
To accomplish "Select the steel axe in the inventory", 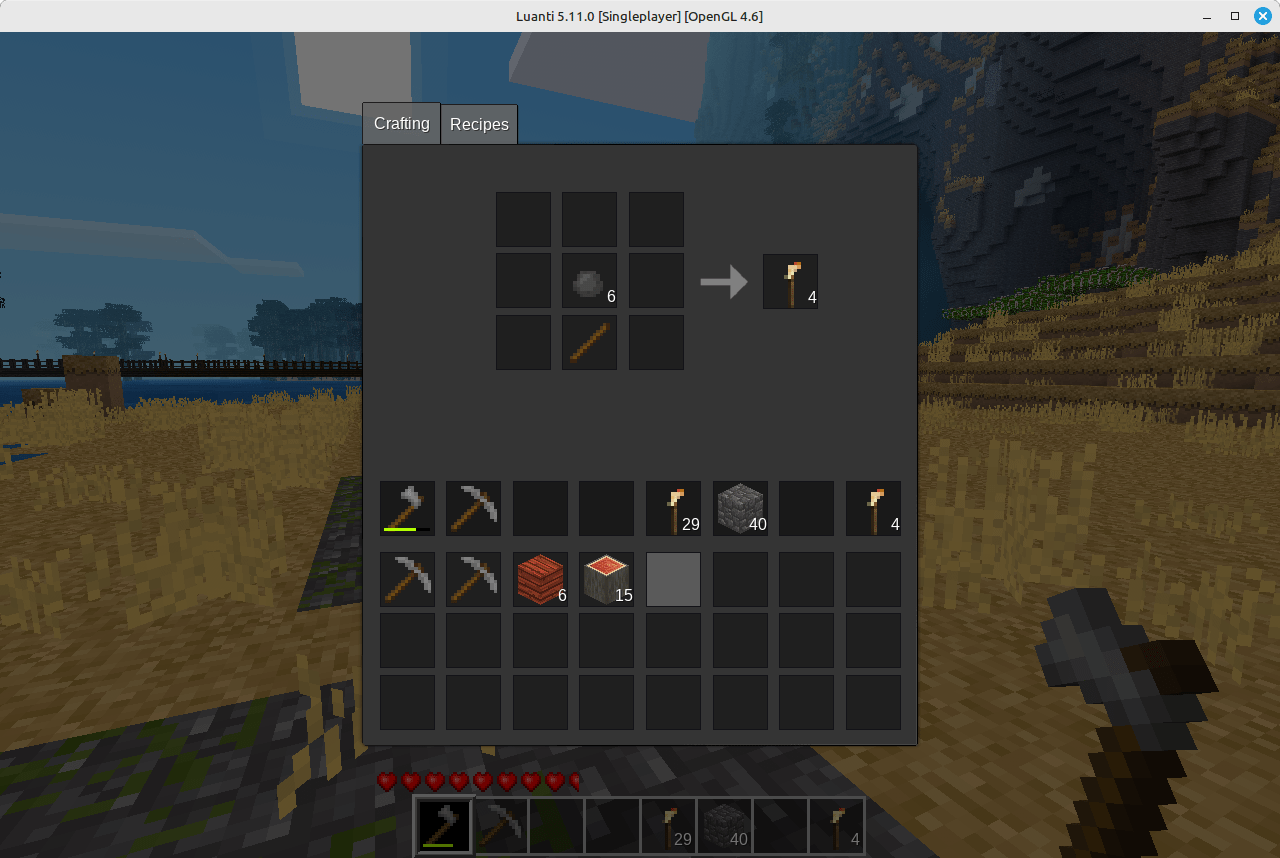I will pyautogui.click(x=407, y=508).
